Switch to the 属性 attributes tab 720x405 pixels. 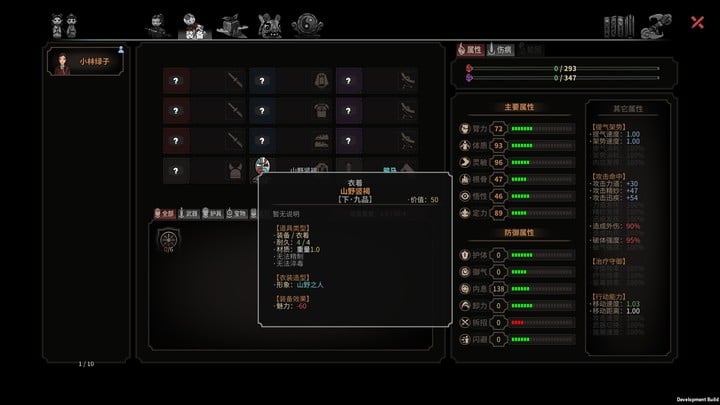pos(469,49)
